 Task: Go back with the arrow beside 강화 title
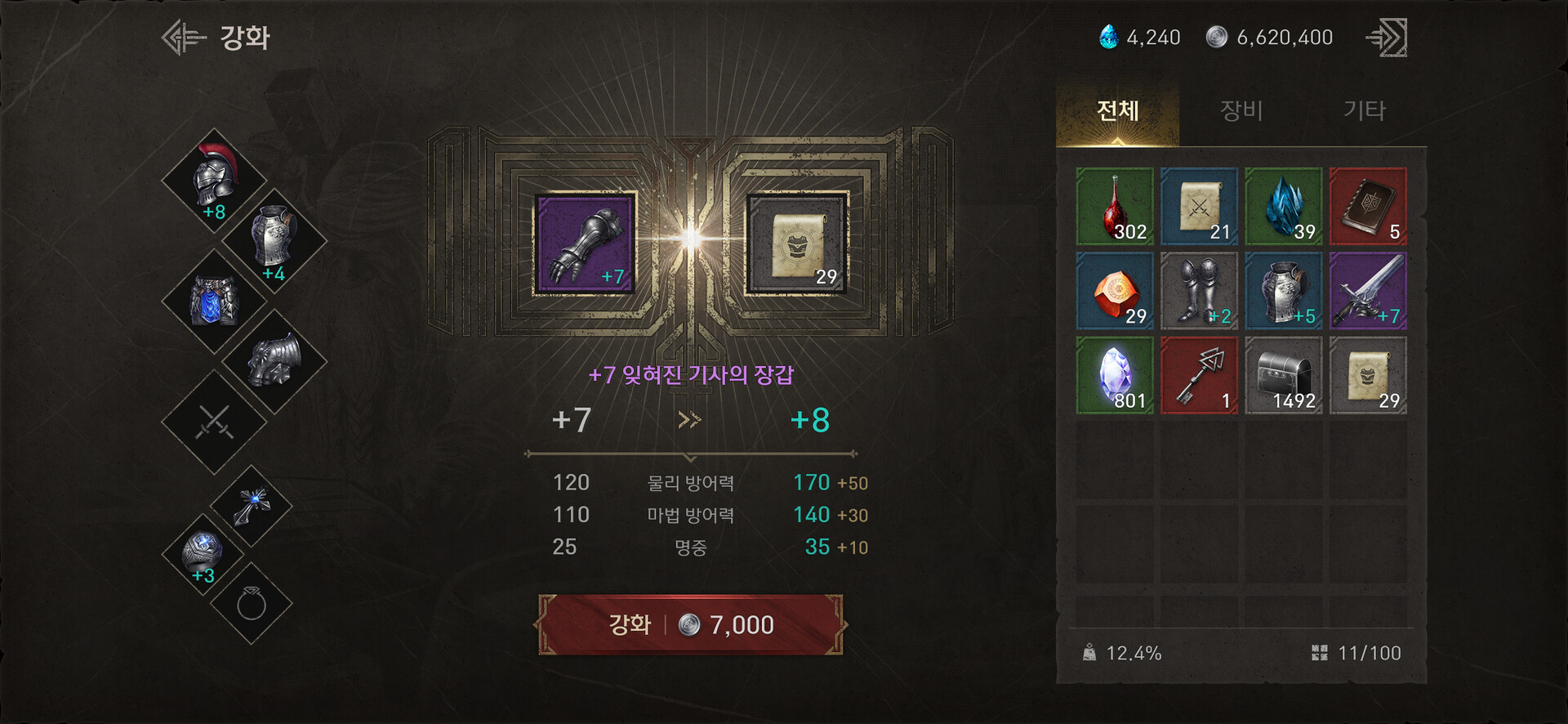pos(184,38)
